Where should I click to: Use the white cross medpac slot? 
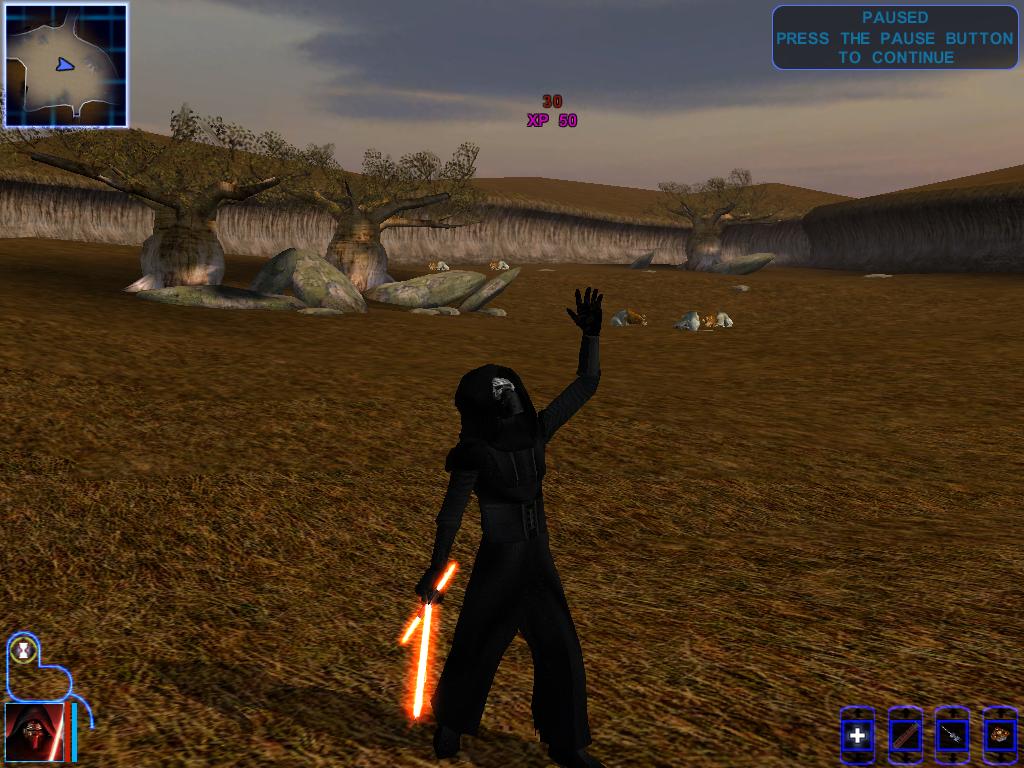(x=857, y=737)
